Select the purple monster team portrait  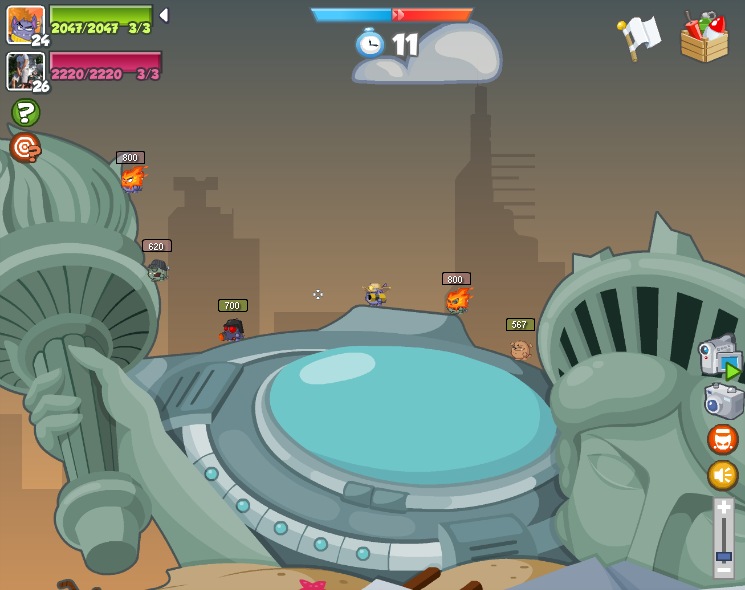pos(25,24)
